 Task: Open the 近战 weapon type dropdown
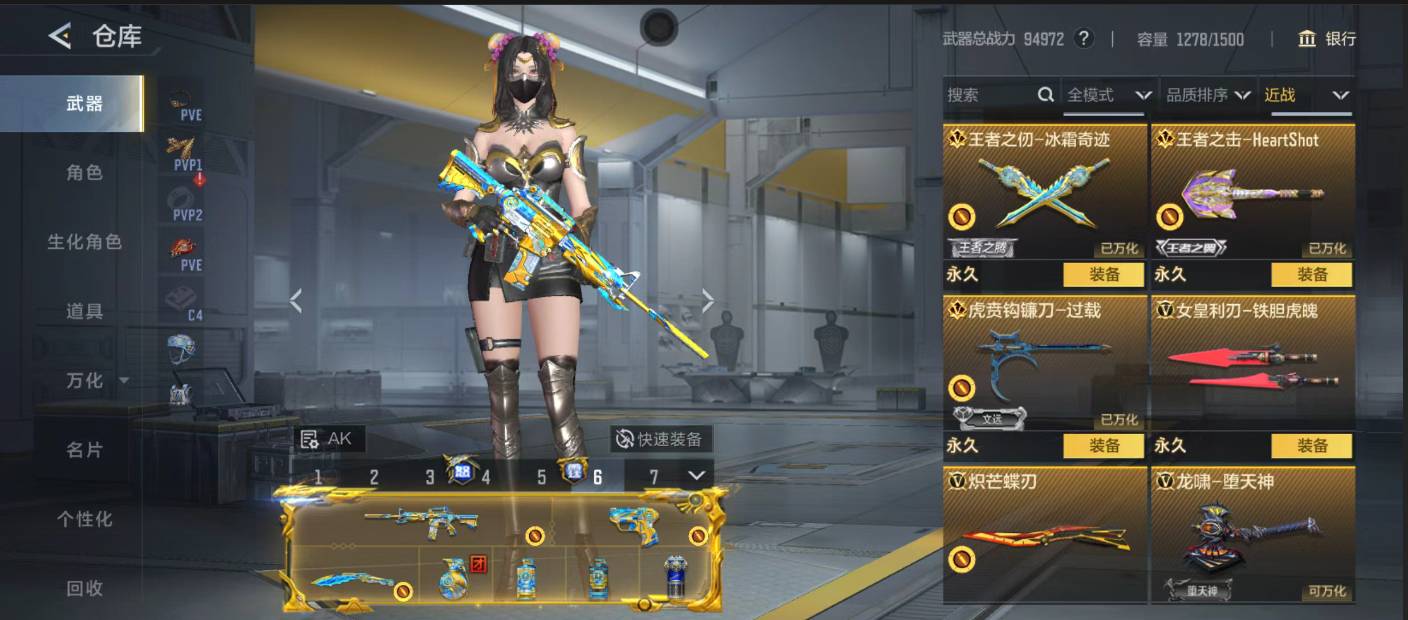pos(1306,95)
